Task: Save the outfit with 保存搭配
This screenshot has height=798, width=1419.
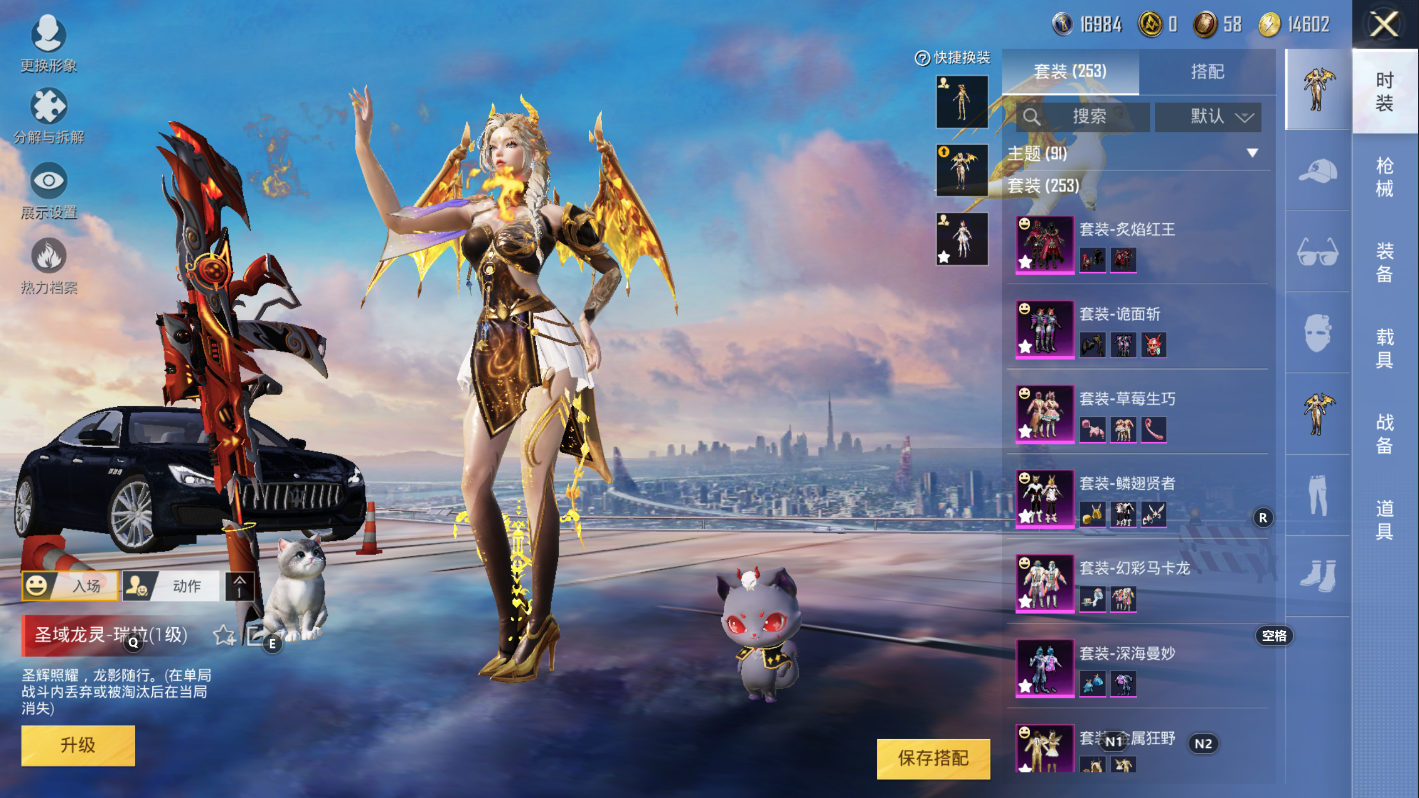Action: coord(933,758)
